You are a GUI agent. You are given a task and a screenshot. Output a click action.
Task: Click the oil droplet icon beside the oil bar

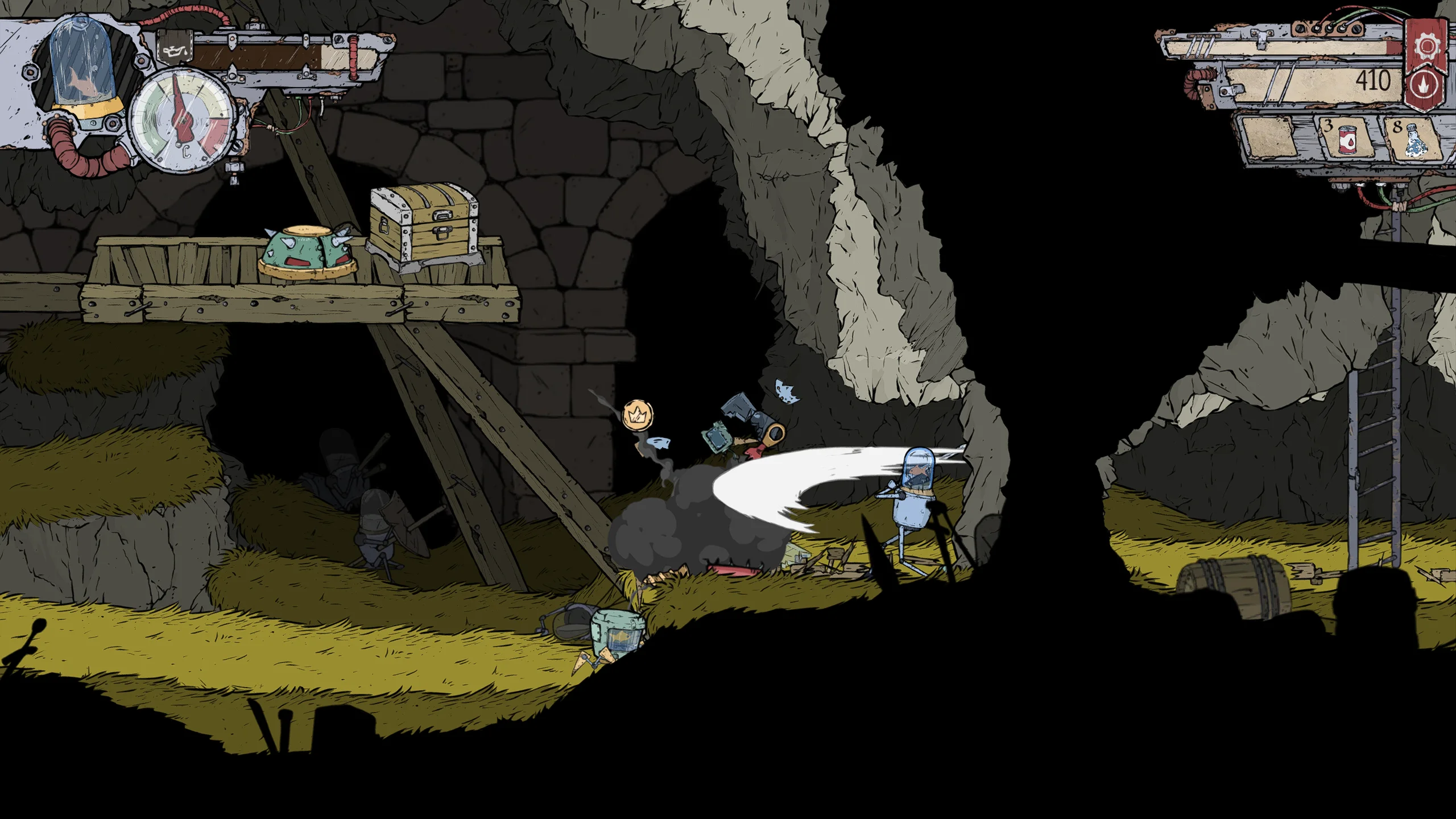(x=174, y=51)
